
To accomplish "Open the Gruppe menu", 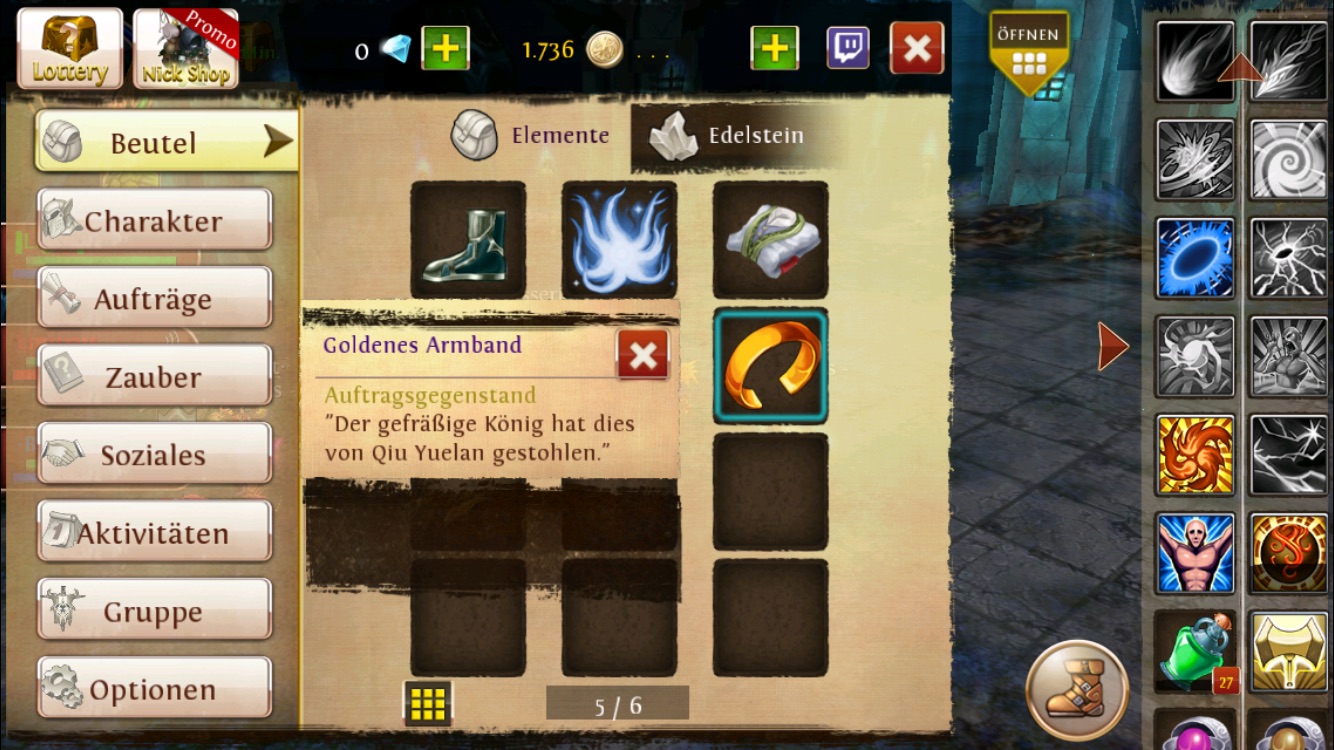I will click(x=154, y=610).
